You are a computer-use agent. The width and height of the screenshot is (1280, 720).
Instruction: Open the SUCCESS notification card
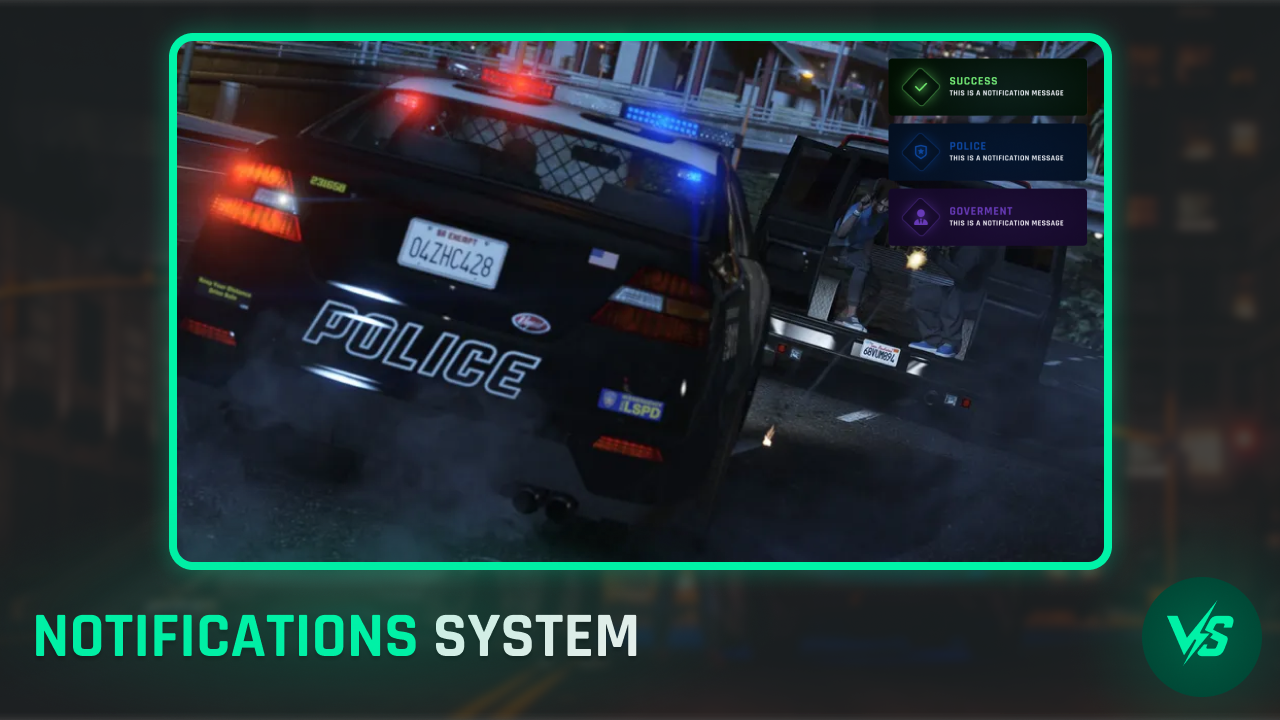point(988,86)
